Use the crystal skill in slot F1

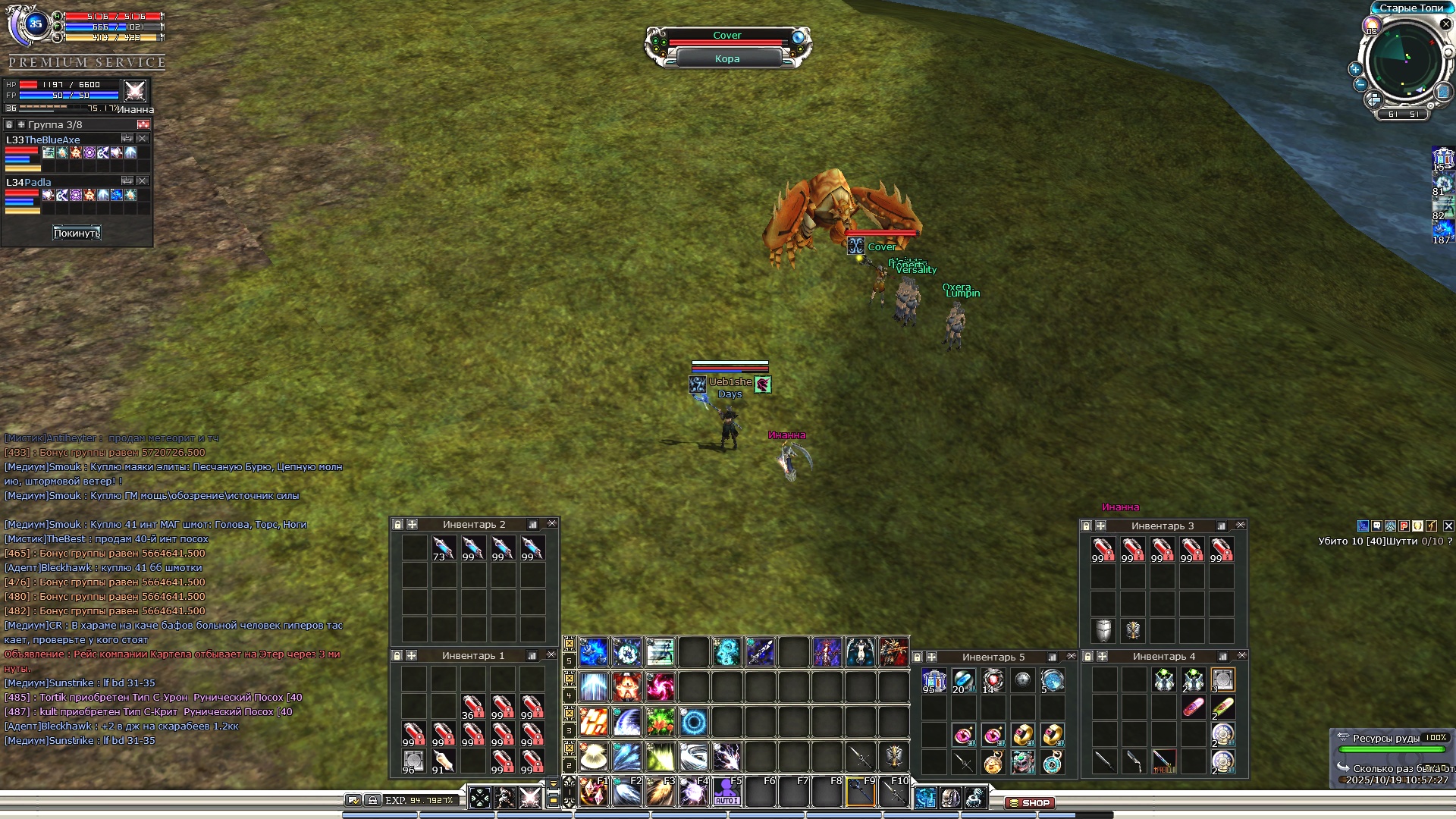[593, 792]
